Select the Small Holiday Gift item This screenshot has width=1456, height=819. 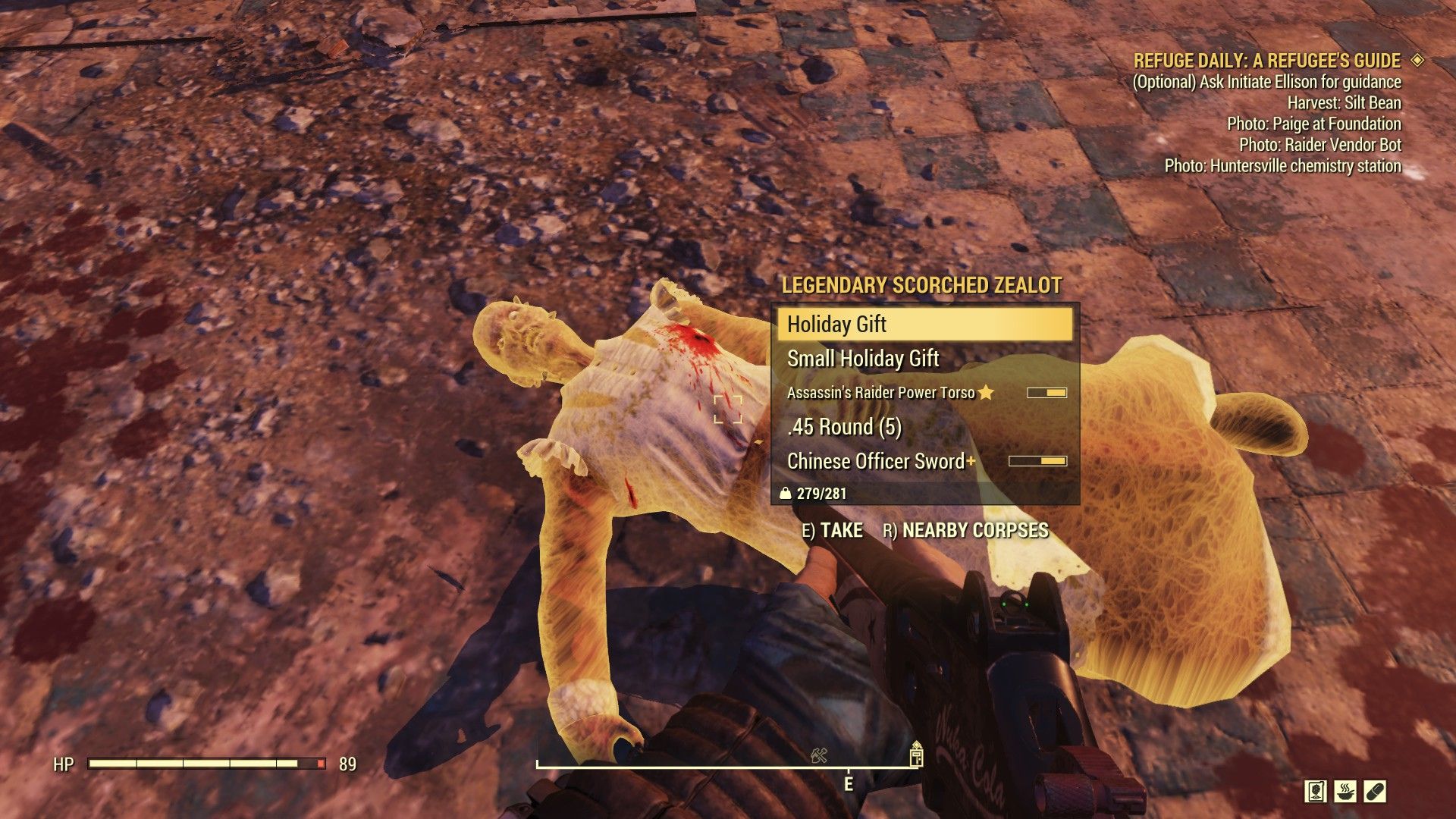point(862,359)
